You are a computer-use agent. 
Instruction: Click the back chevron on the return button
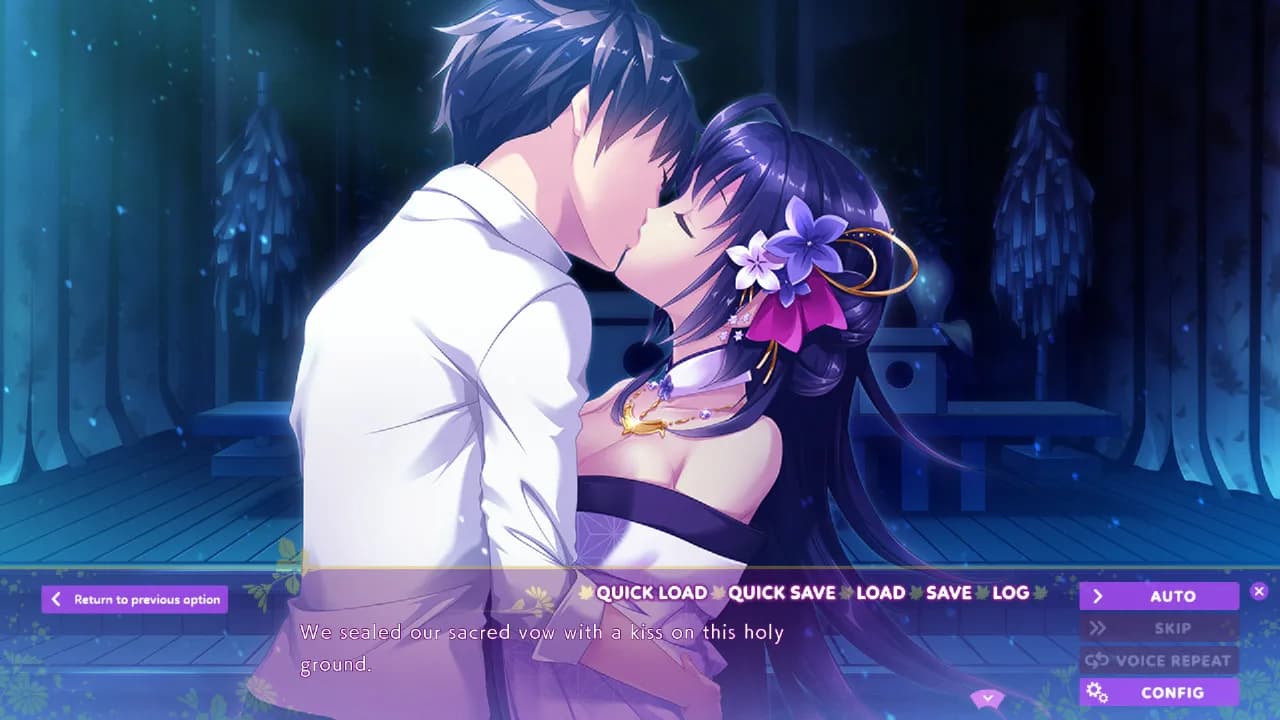coord(57,599)
